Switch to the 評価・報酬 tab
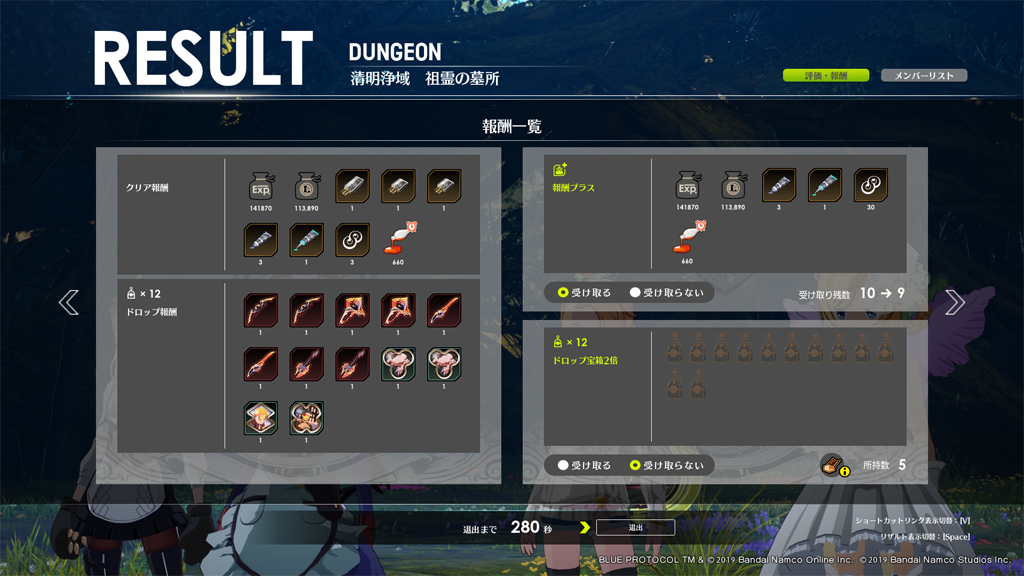 click(825, 76)
